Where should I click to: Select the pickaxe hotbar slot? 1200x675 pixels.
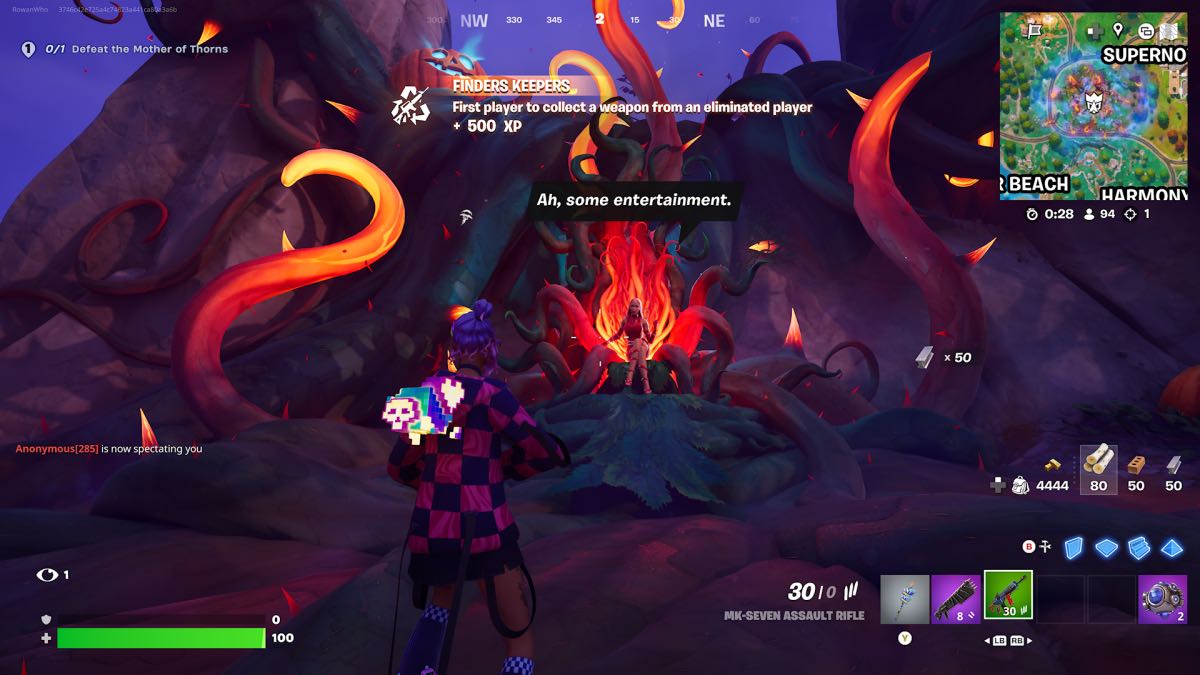[x=905, y=598]
